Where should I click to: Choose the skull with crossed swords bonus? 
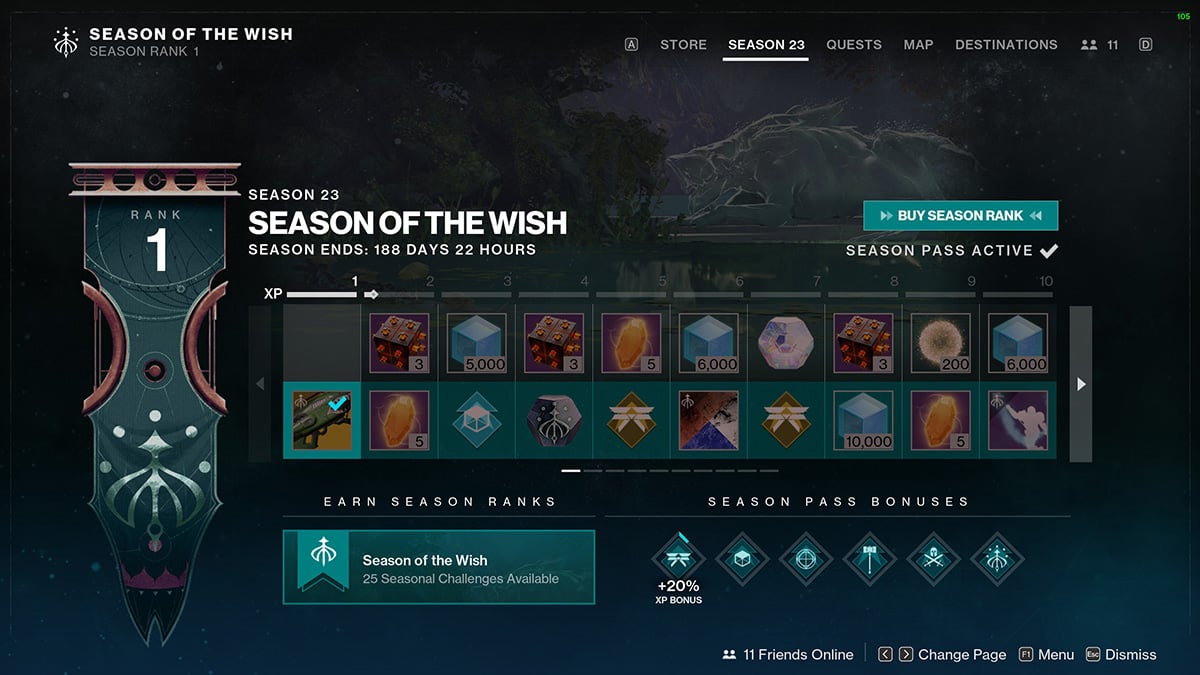point(933,557)
